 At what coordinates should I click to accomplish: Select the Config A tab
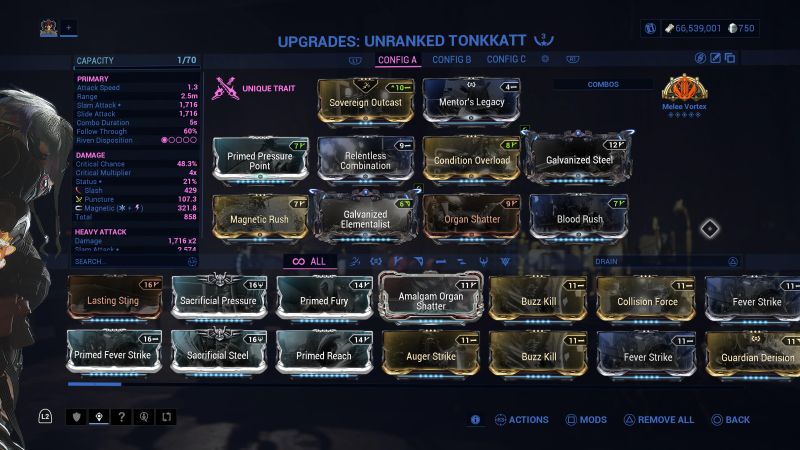point(398,60)
